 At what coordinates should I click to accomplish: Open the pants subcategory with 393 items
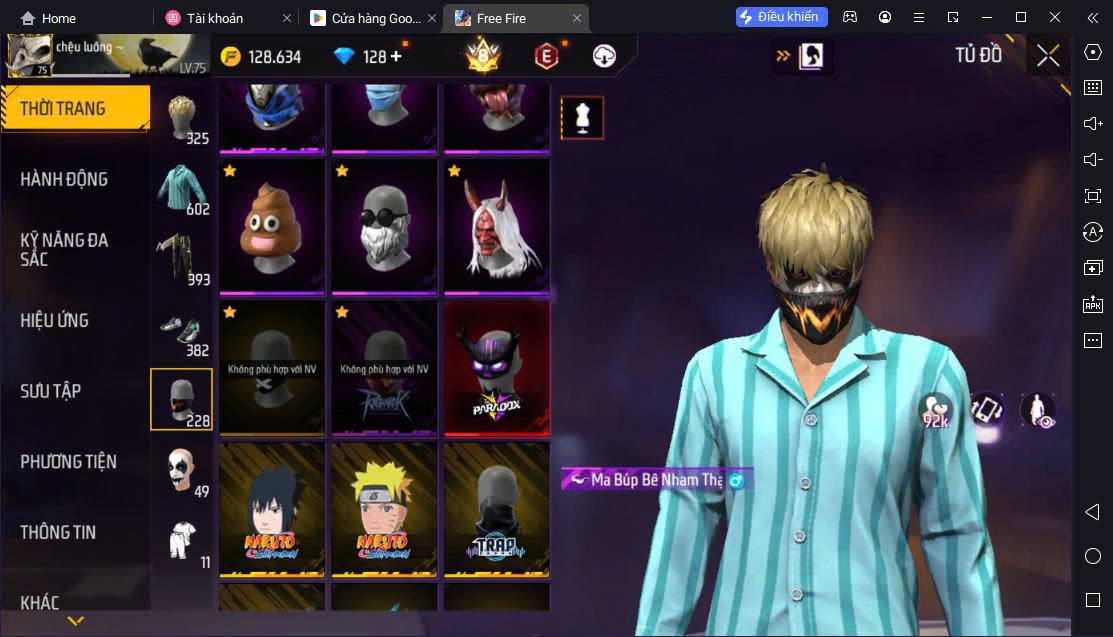(x=182, y=260)
